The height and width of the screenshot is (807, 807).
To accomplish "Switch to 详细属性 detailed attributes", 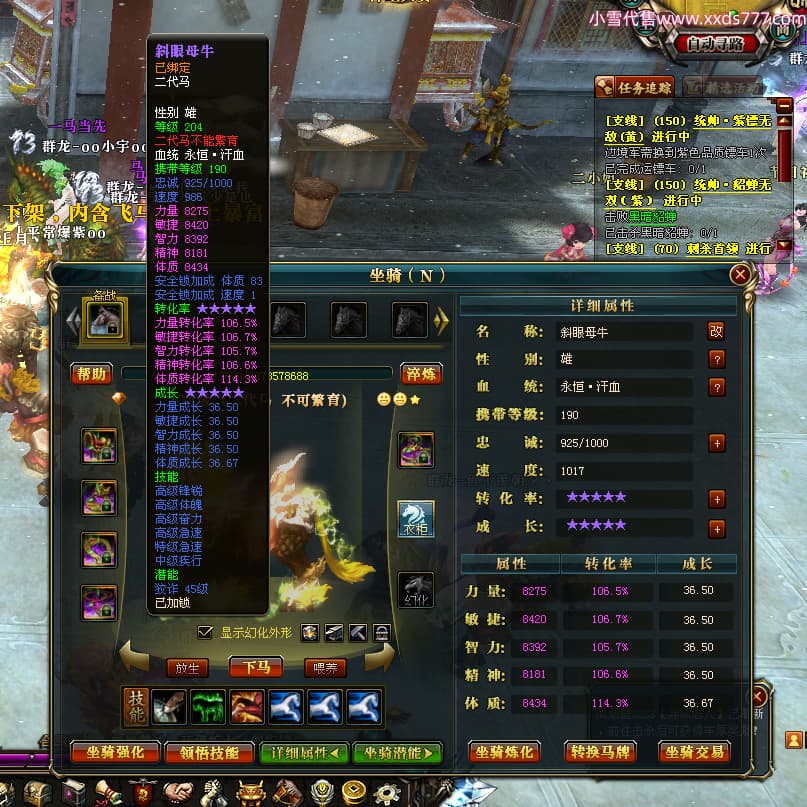I will click(x=304, y=752).
